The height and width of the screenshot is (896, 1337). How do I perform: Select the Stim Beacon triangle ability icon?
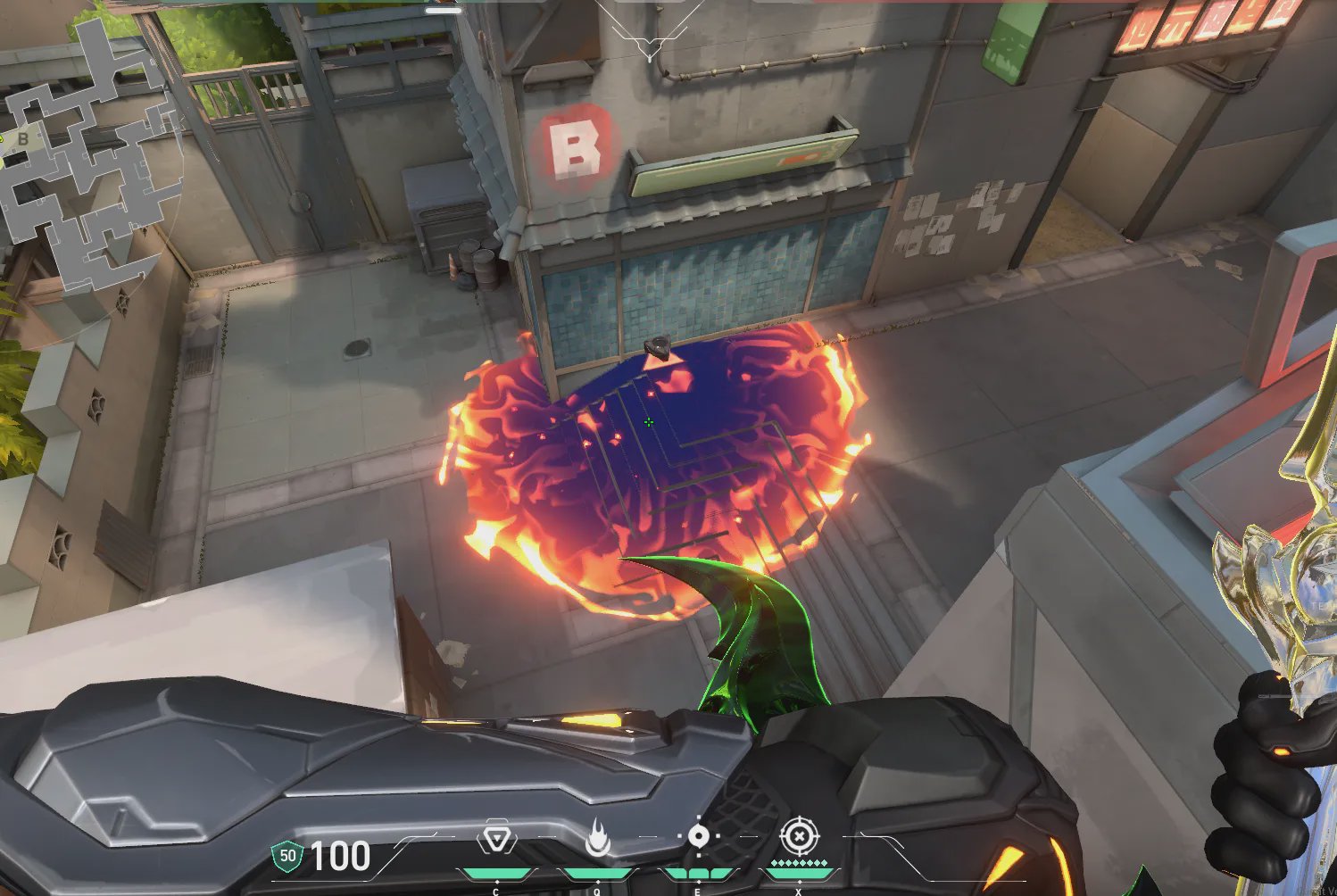point(496,840)
